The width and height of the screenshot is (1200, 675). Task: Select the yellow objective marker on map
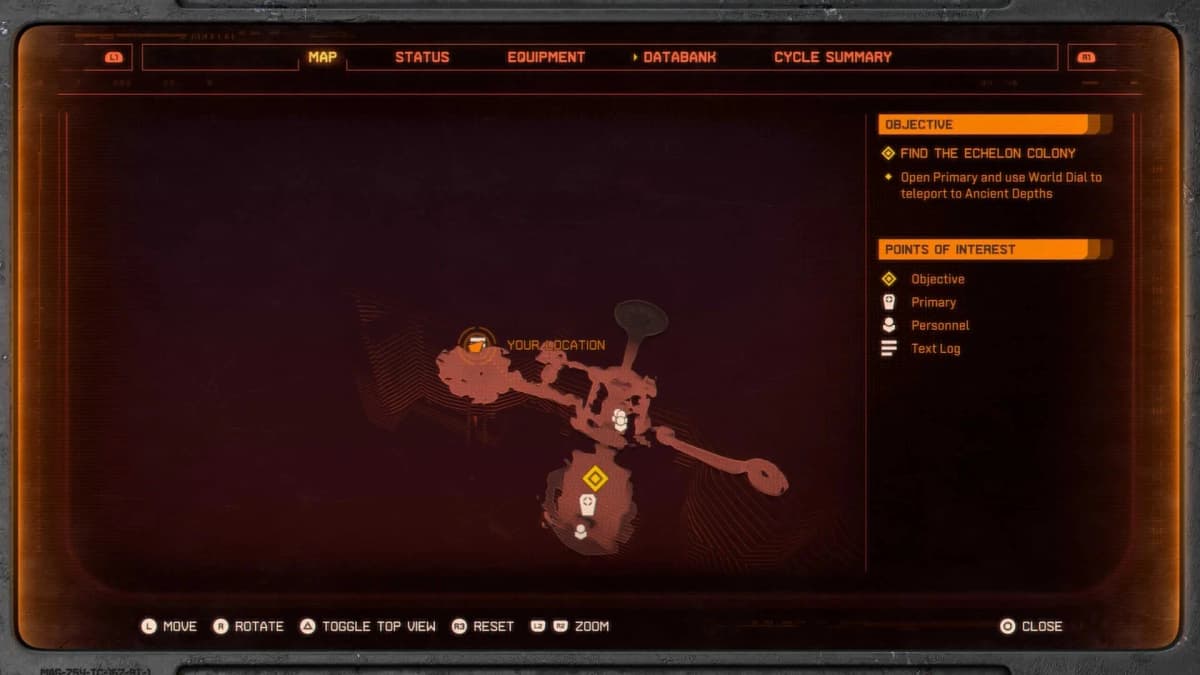[595, 478]
